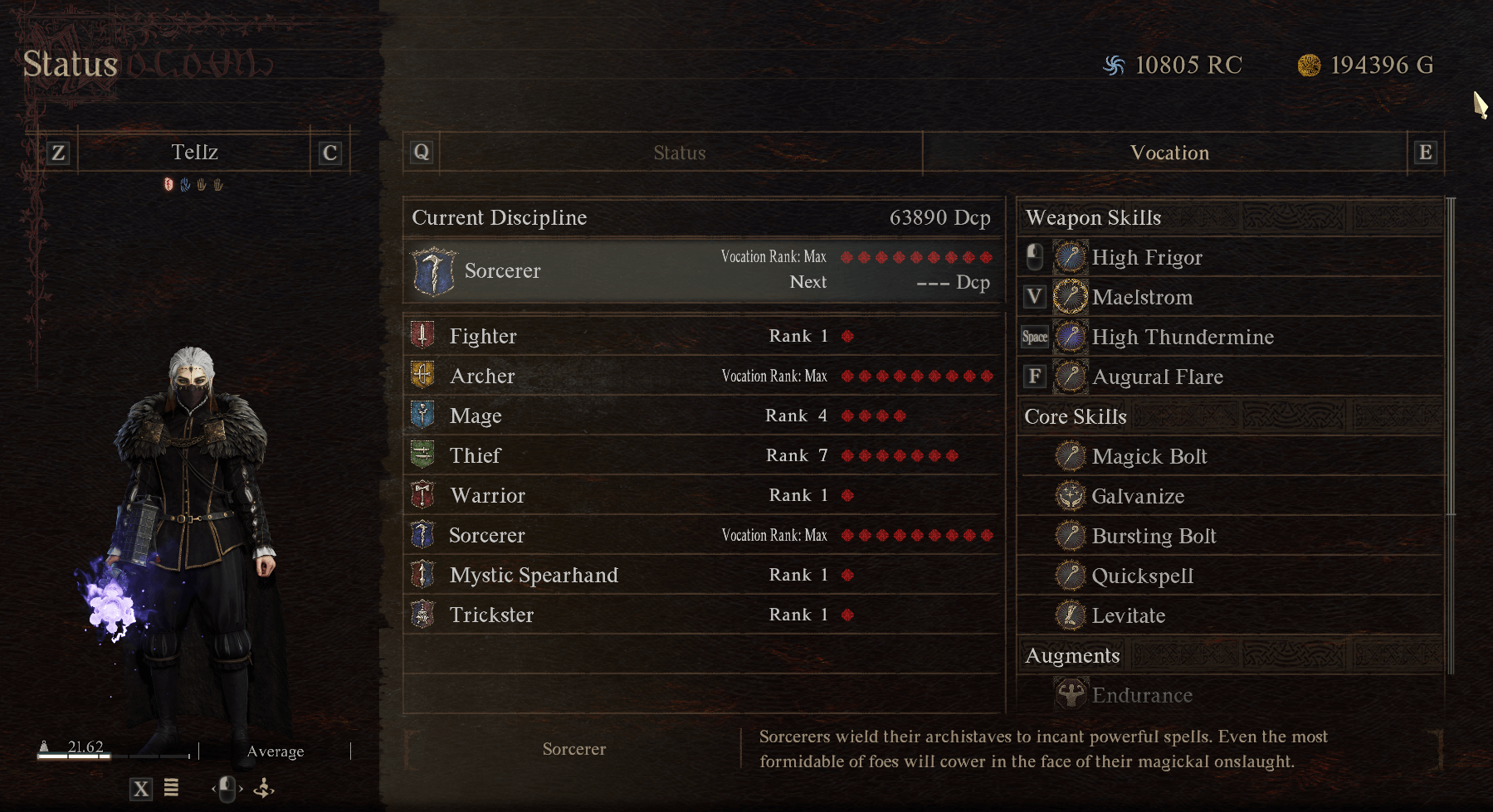View the Quickspell core skill
Screen dimensions: 1493x812
pyautogui.click(x=1142, y=576)
